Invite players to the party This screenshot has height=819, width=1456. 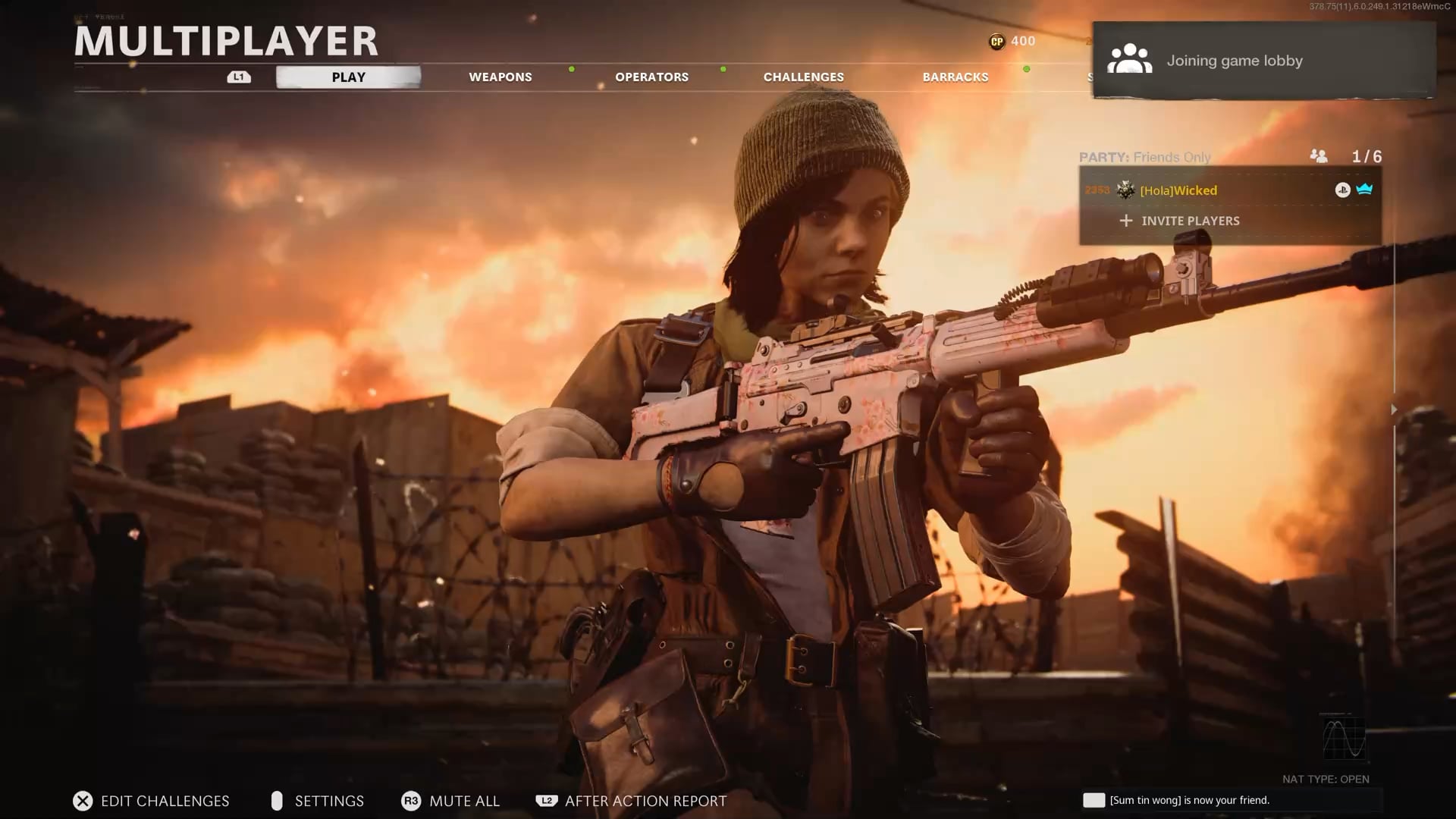1190,221
